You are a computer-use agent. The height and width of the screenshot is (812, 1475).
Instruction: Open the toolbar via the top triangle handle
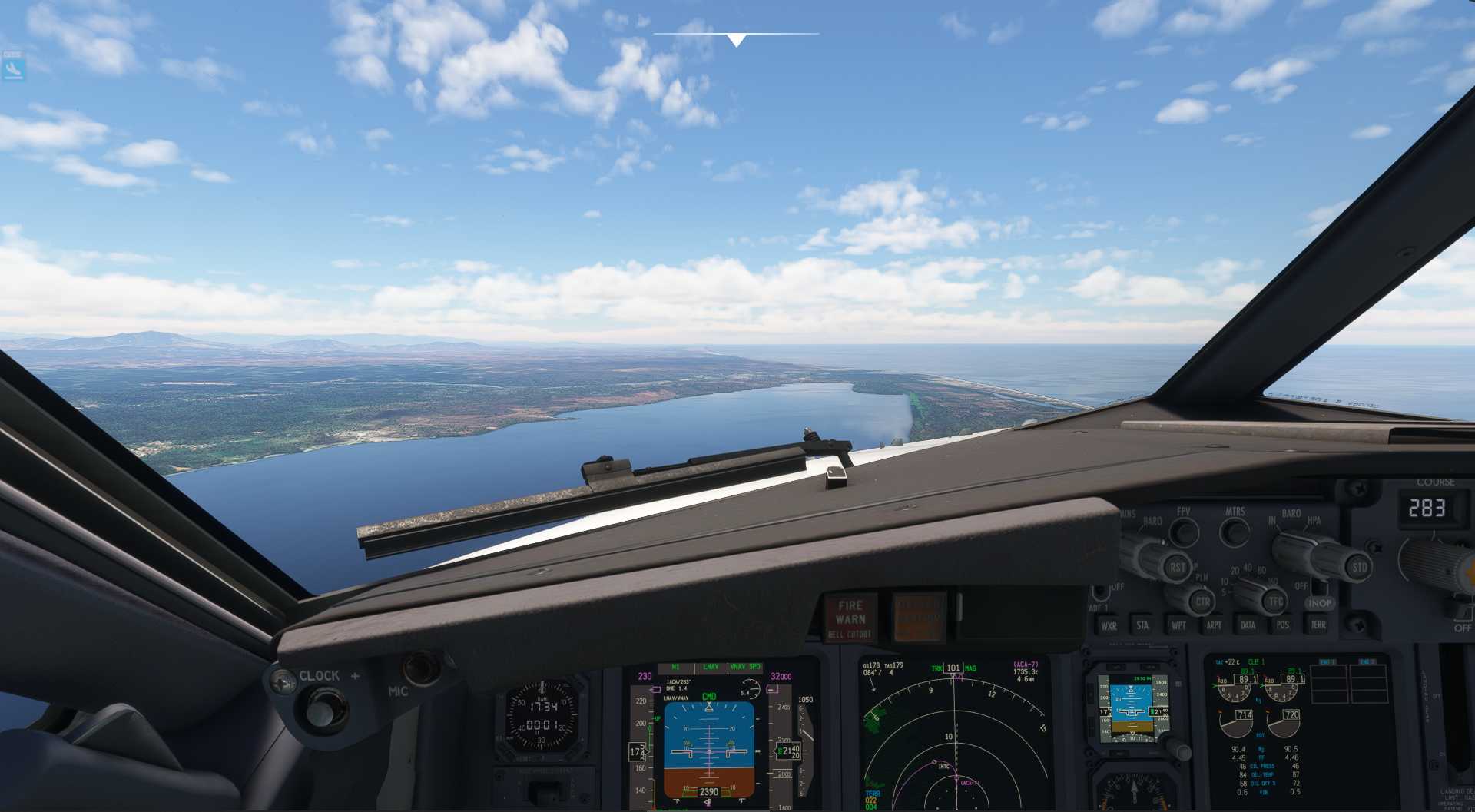(736, 40)
